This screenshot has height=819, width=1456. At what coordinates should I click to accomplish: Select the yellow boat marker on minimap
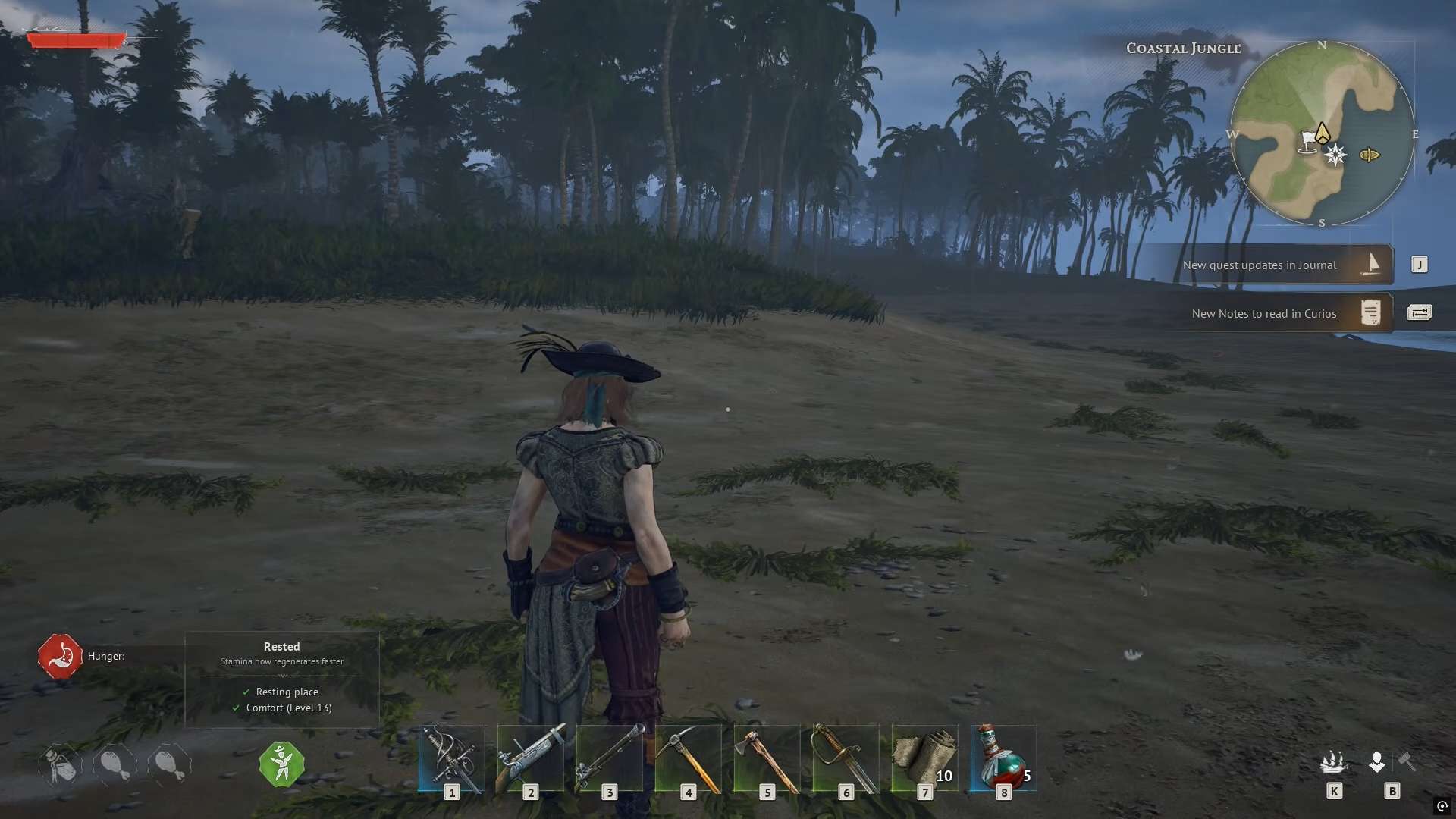pyautogui.click(x=1370, y=155)
